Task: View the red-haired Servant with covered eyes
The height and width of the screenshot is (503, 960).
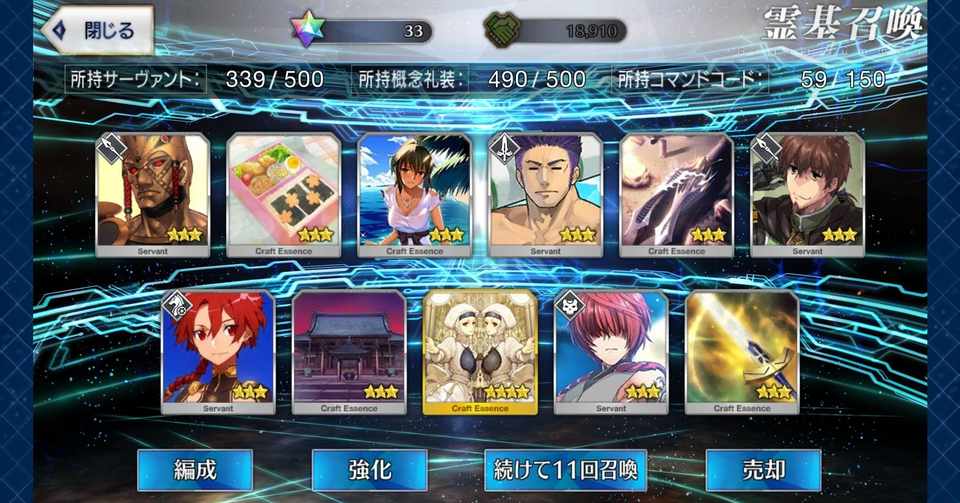Action: pyautogui.click(x=611, y=351)
